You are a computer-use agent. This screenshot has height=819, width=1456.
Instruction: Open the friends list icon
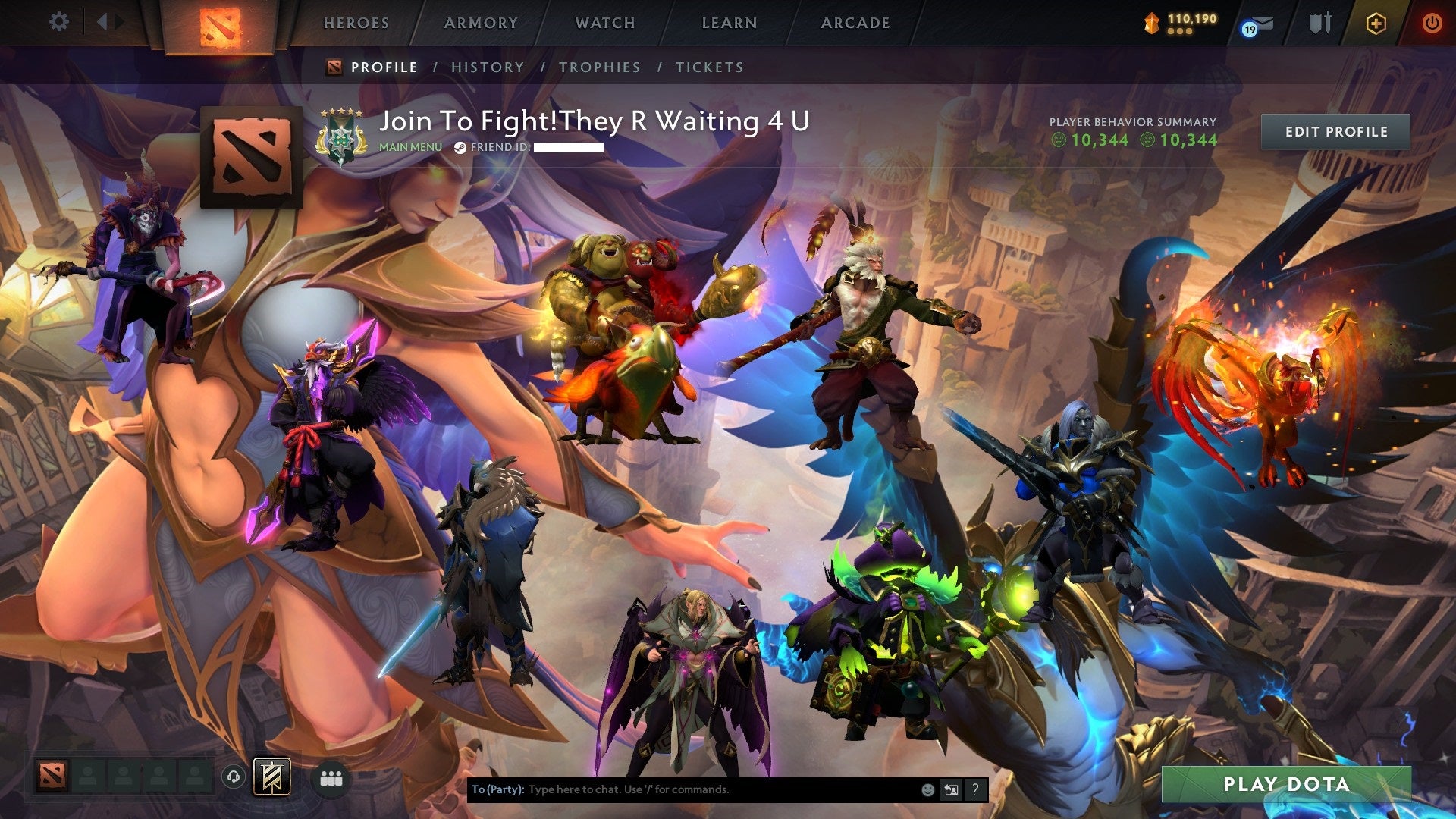[x=330, y=777]
